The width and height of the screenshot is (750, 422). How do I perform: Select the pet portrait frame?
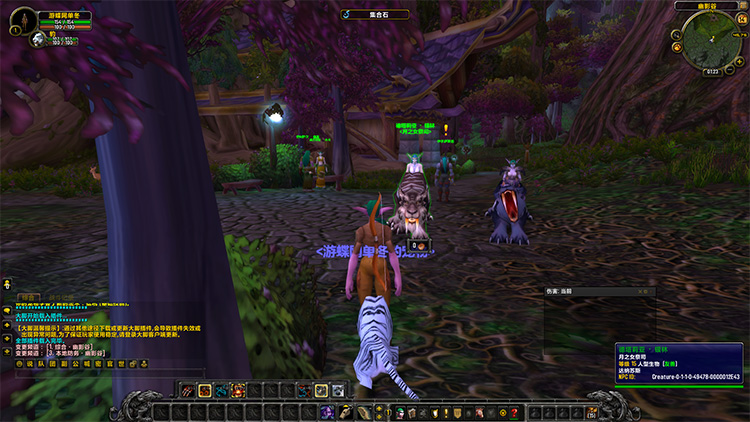pos(37,40)
